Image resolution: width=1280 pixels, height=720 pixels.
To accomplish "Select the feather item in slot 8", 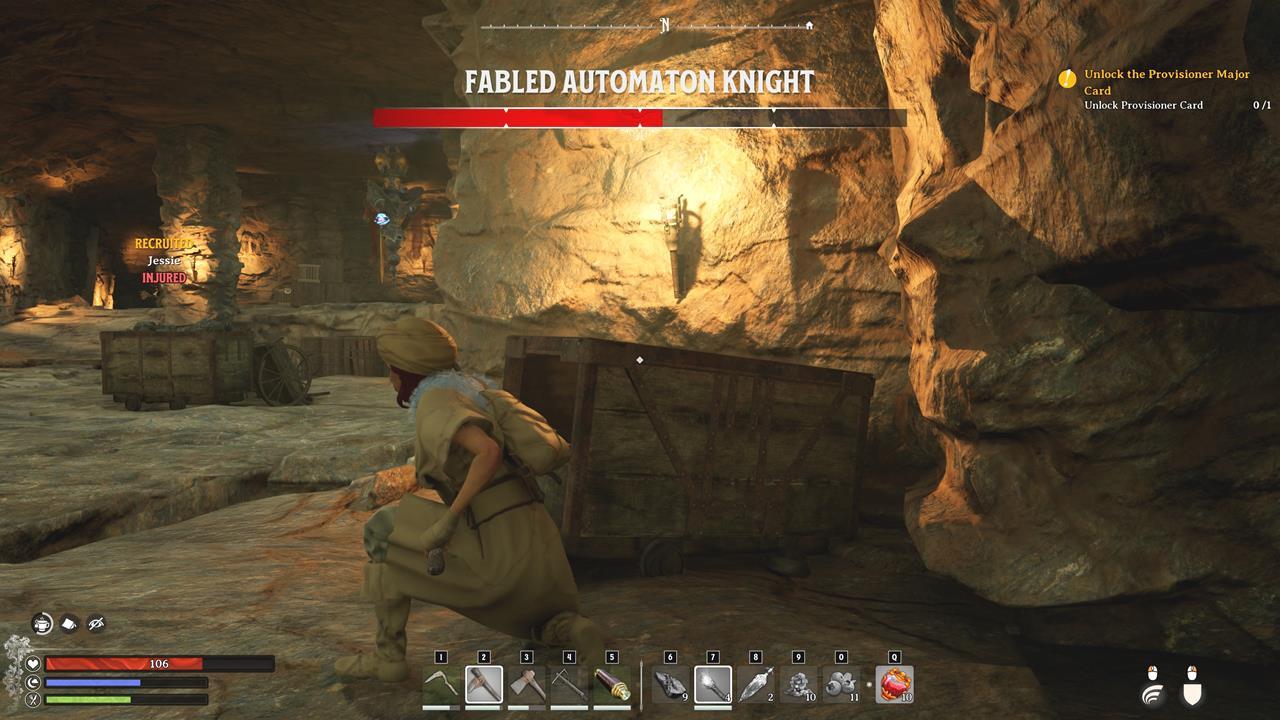I will coord(755,685).
